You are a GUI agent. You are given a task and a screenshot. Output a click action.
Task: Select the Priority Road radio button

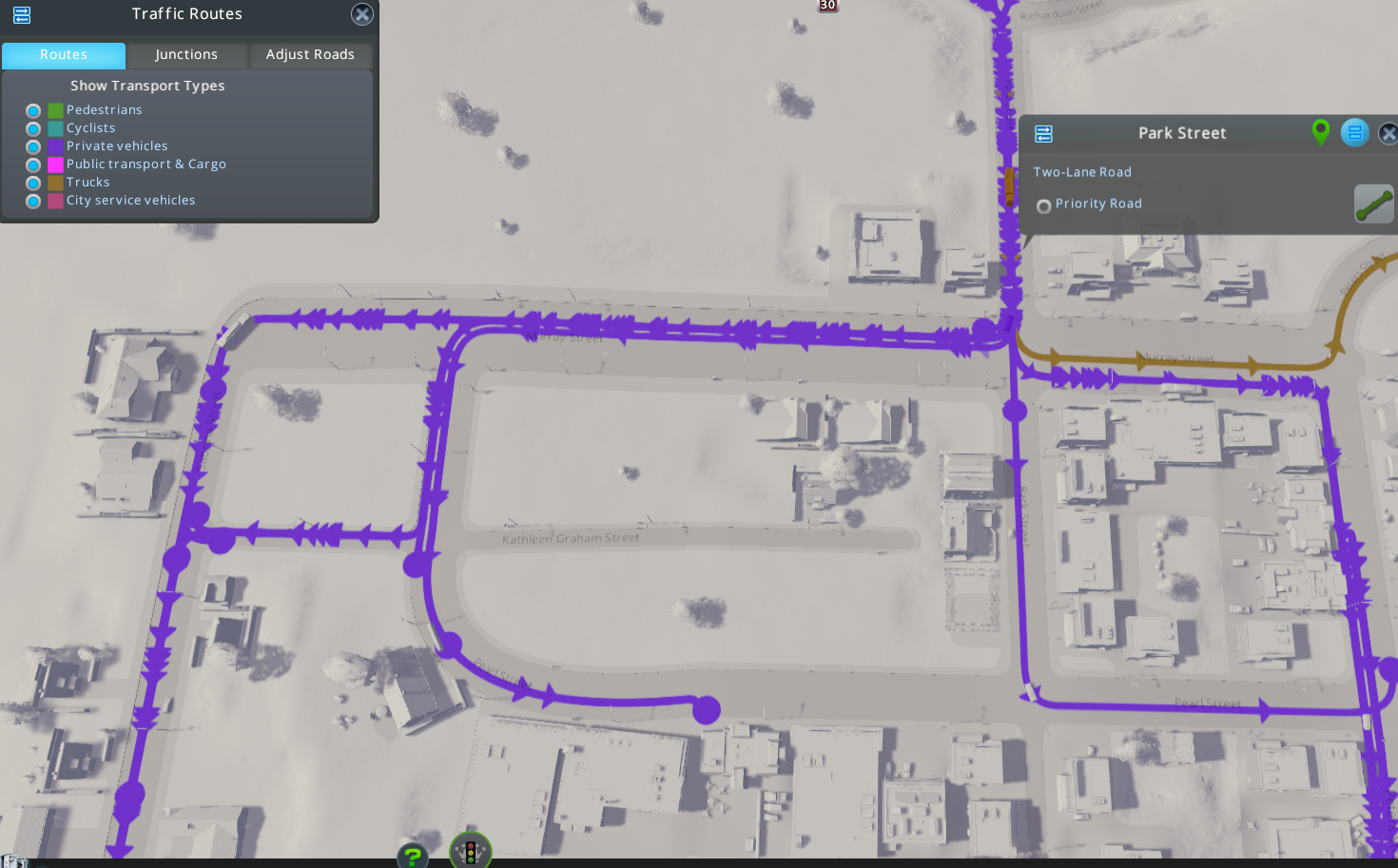pyautogui.click(x=1043, y=205)
